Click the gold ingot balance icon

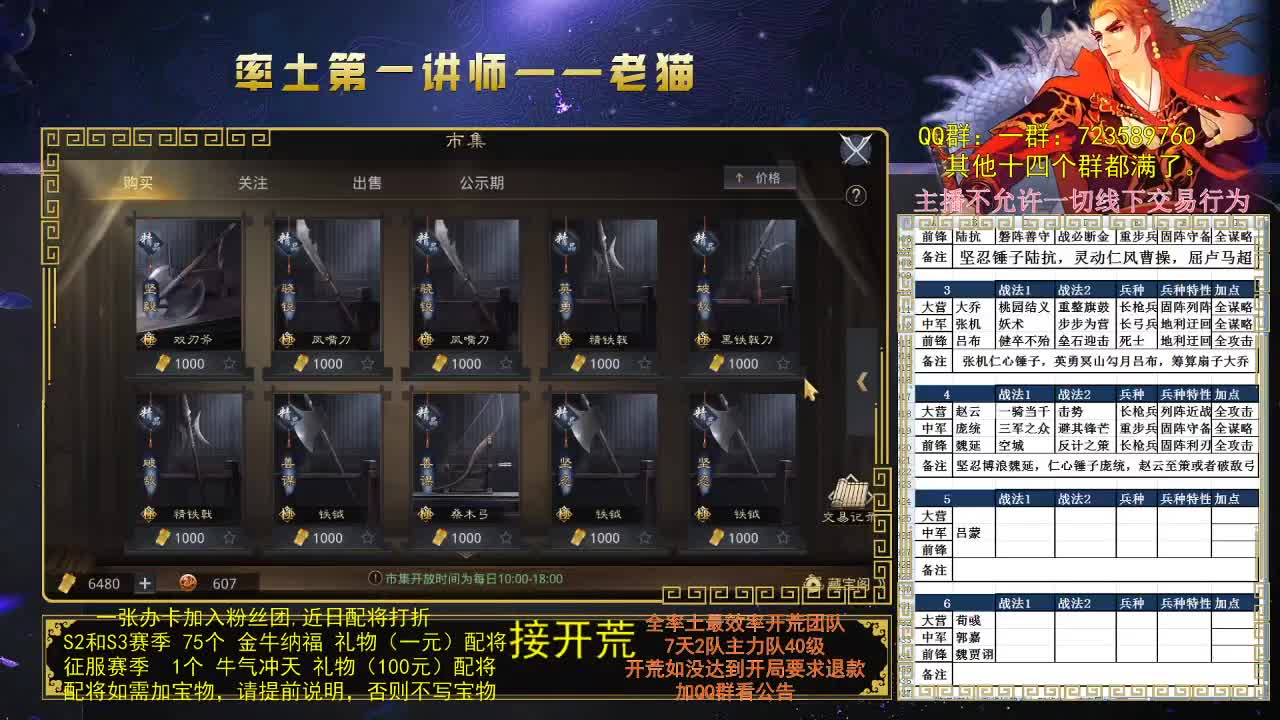(66, 583)
